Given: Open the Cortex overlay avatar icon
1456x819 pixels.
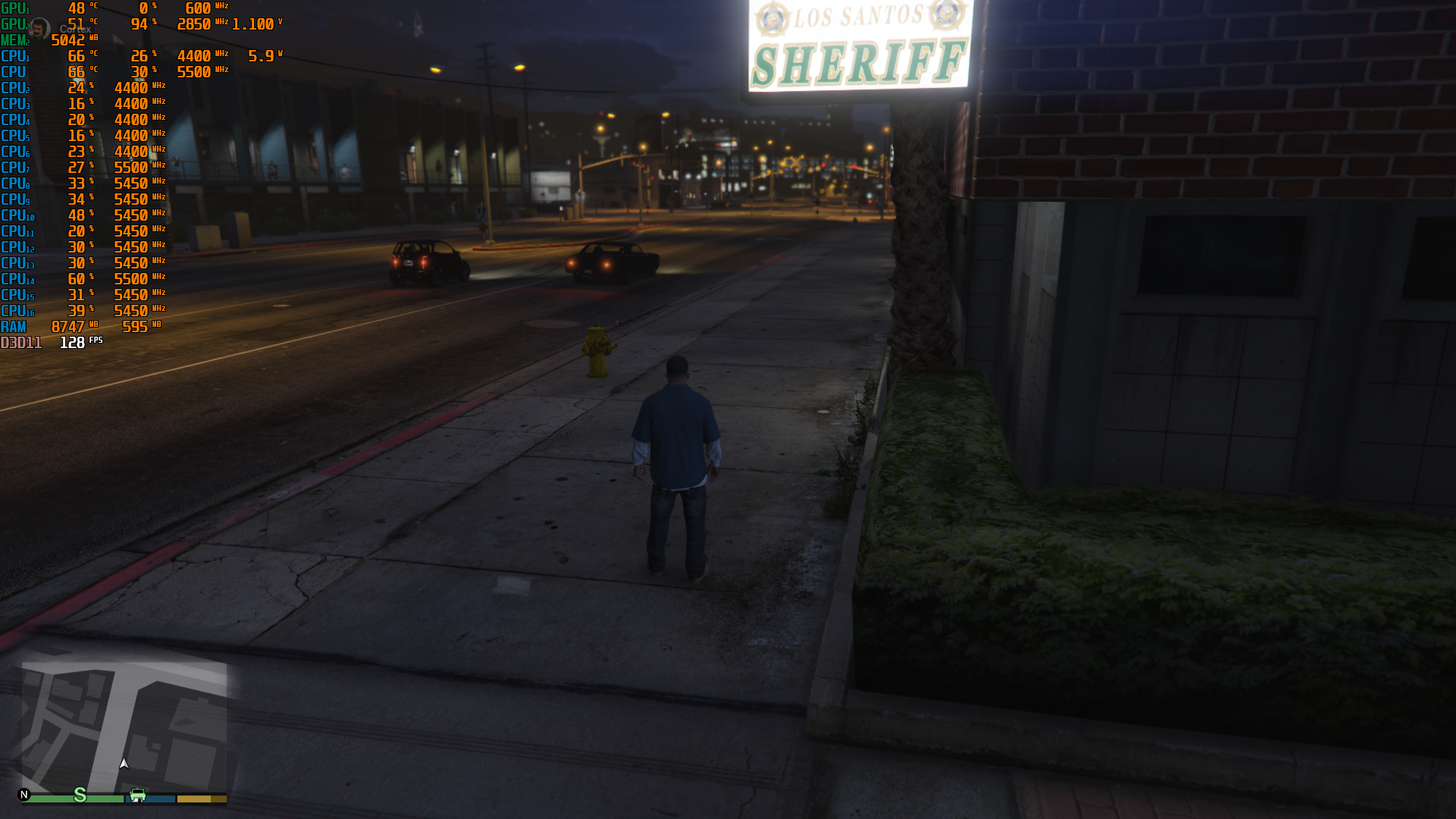Looking at the screenshot, I should (x=40, y=30).
